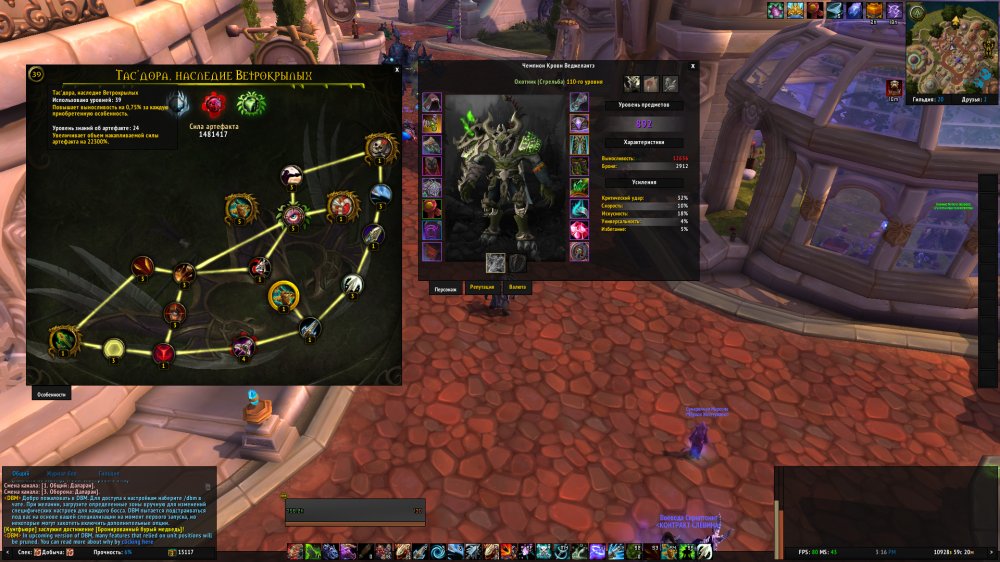Switch to the Валюта tab
This screenshot has width=1000, height=562.
point(517,288)
